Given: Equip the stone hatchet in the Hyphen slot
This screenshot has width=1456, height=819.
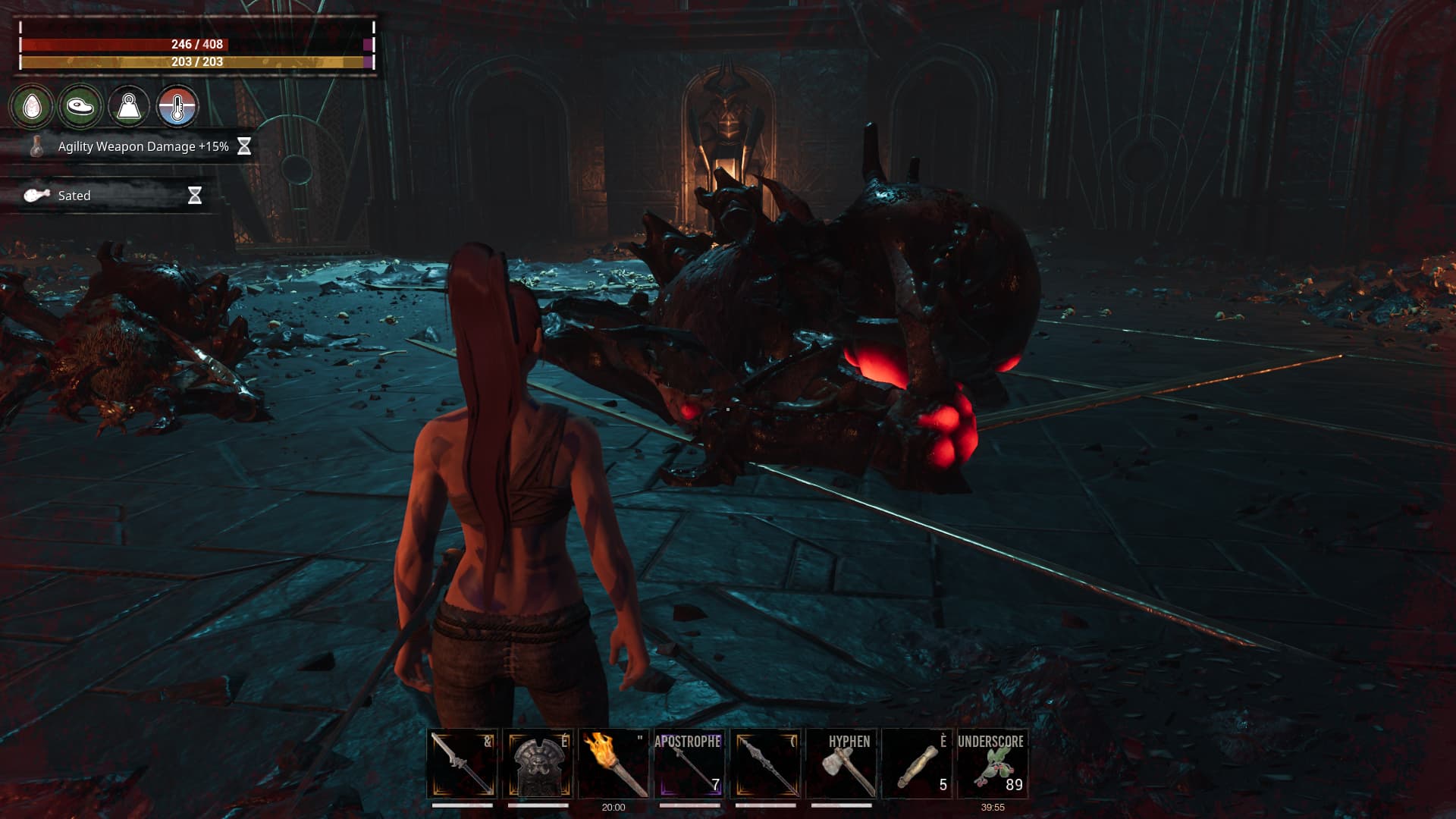Looking at the screenshot, I should coord(841,764).
